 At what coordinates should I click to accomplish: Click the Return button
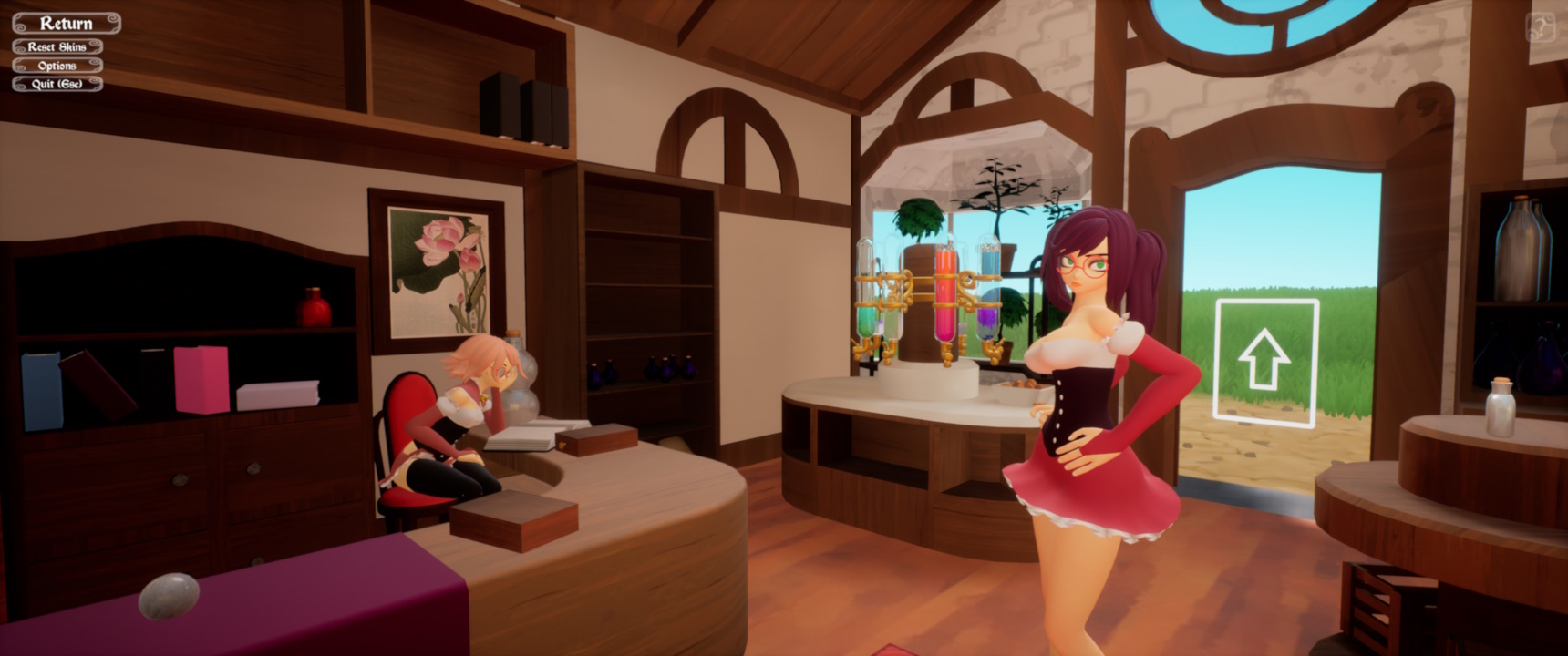[x=66, y=23]
